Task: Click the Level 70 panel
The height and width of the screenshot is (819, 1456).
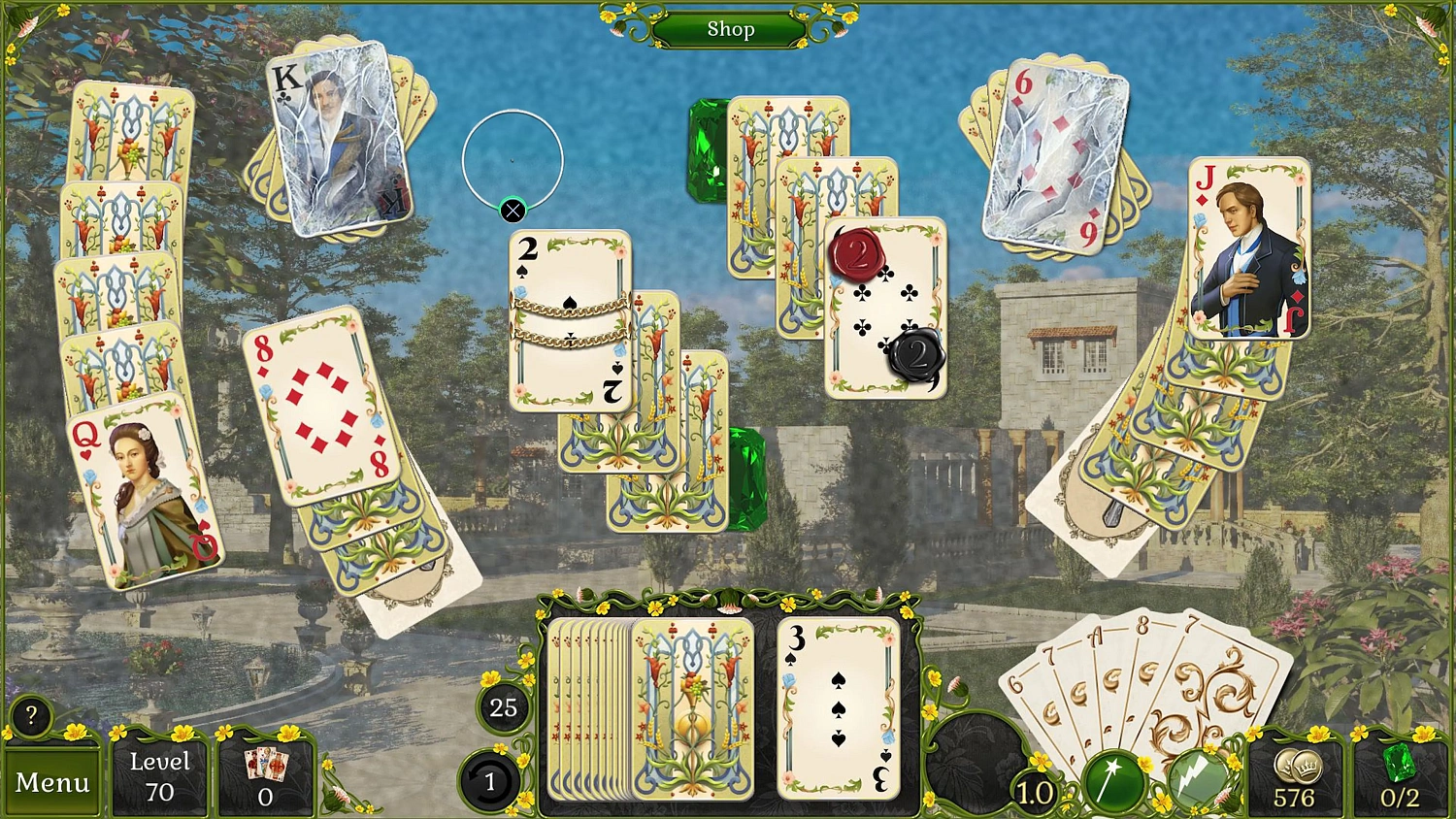Action: 158,776
